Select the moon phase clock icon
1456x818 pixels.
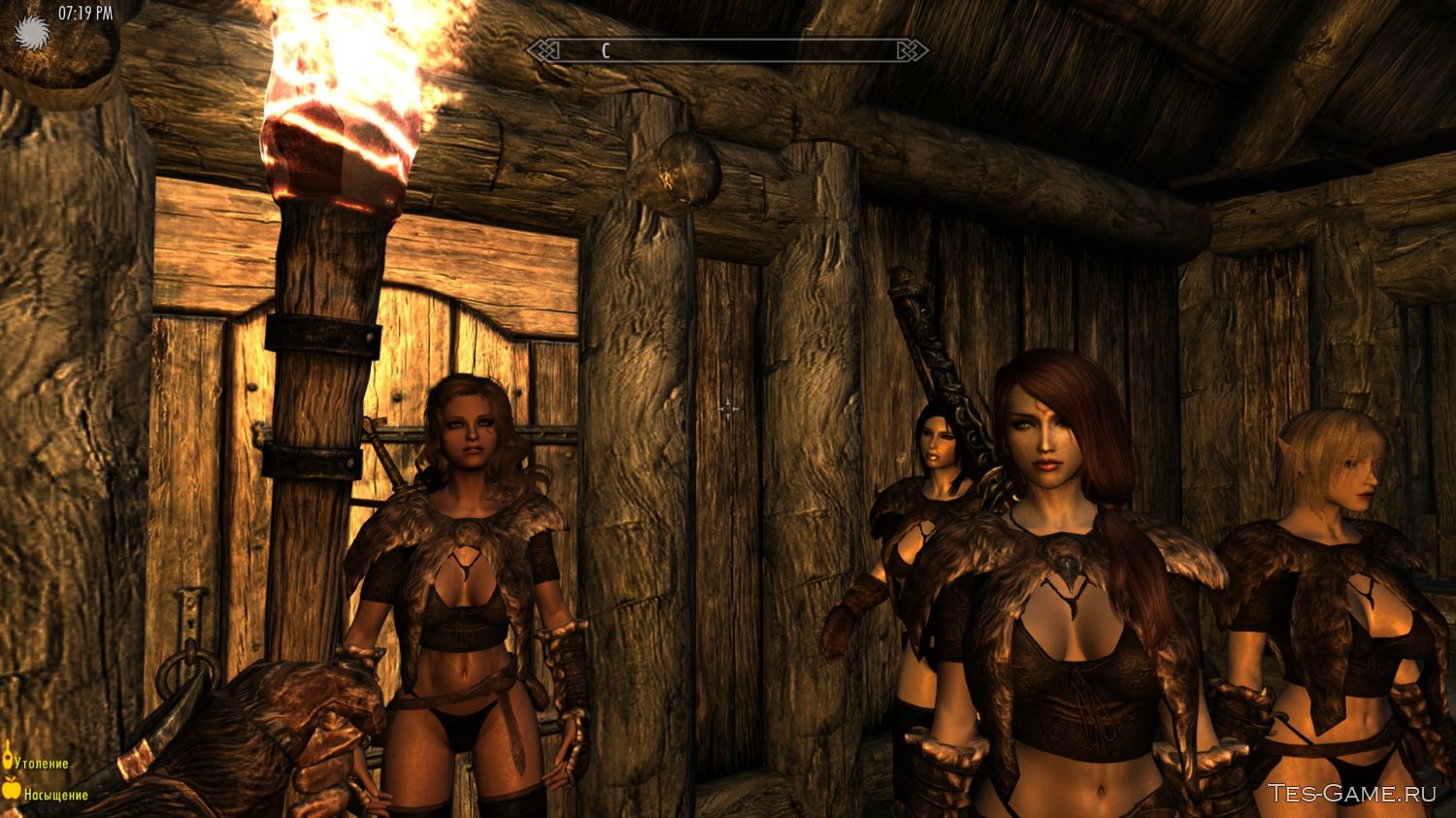point(32,33)
